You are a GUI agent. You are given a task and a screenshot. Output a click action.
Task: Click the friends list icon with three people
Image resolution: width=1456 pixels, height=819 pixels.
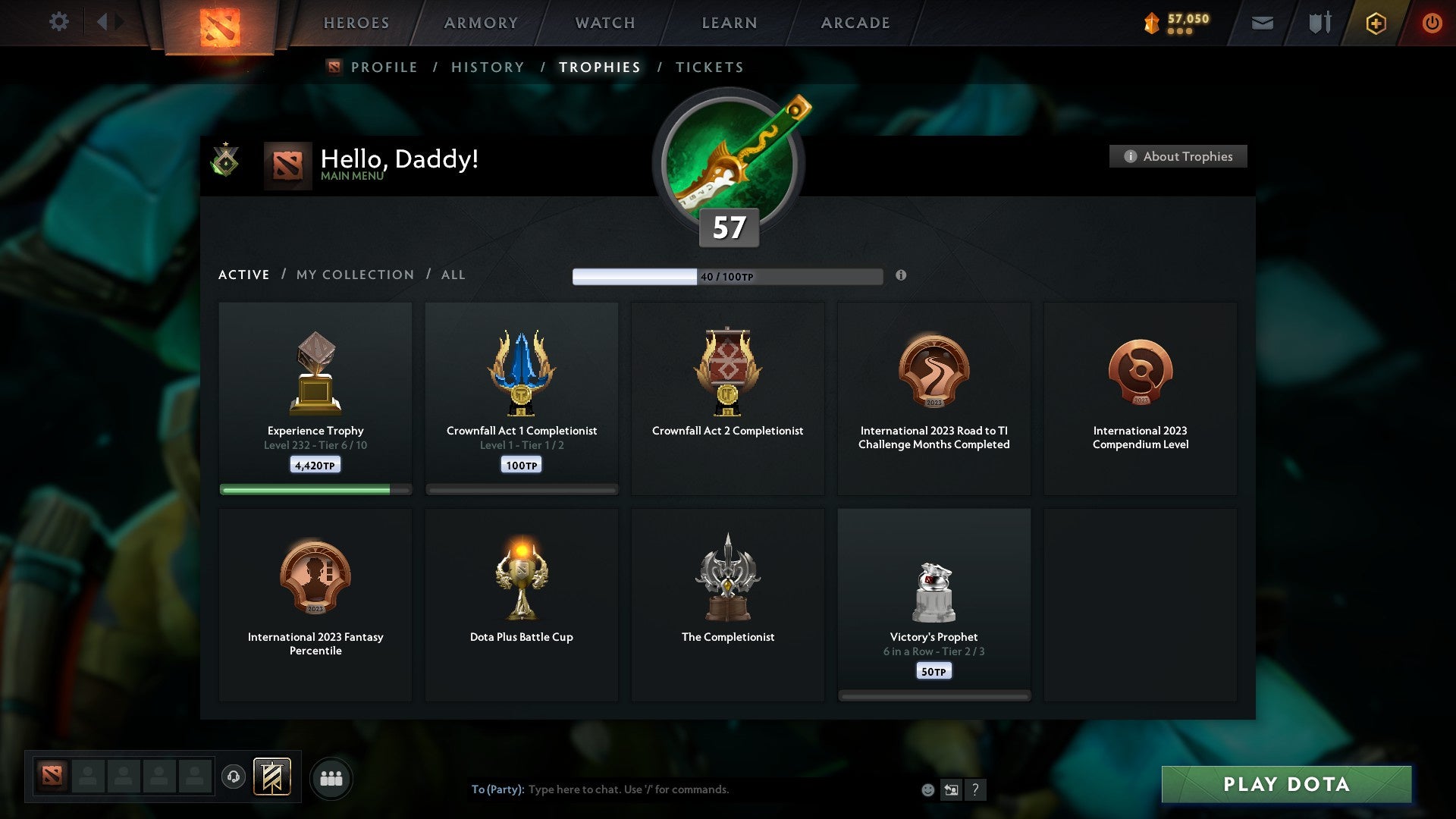click(x=331, y=777)
